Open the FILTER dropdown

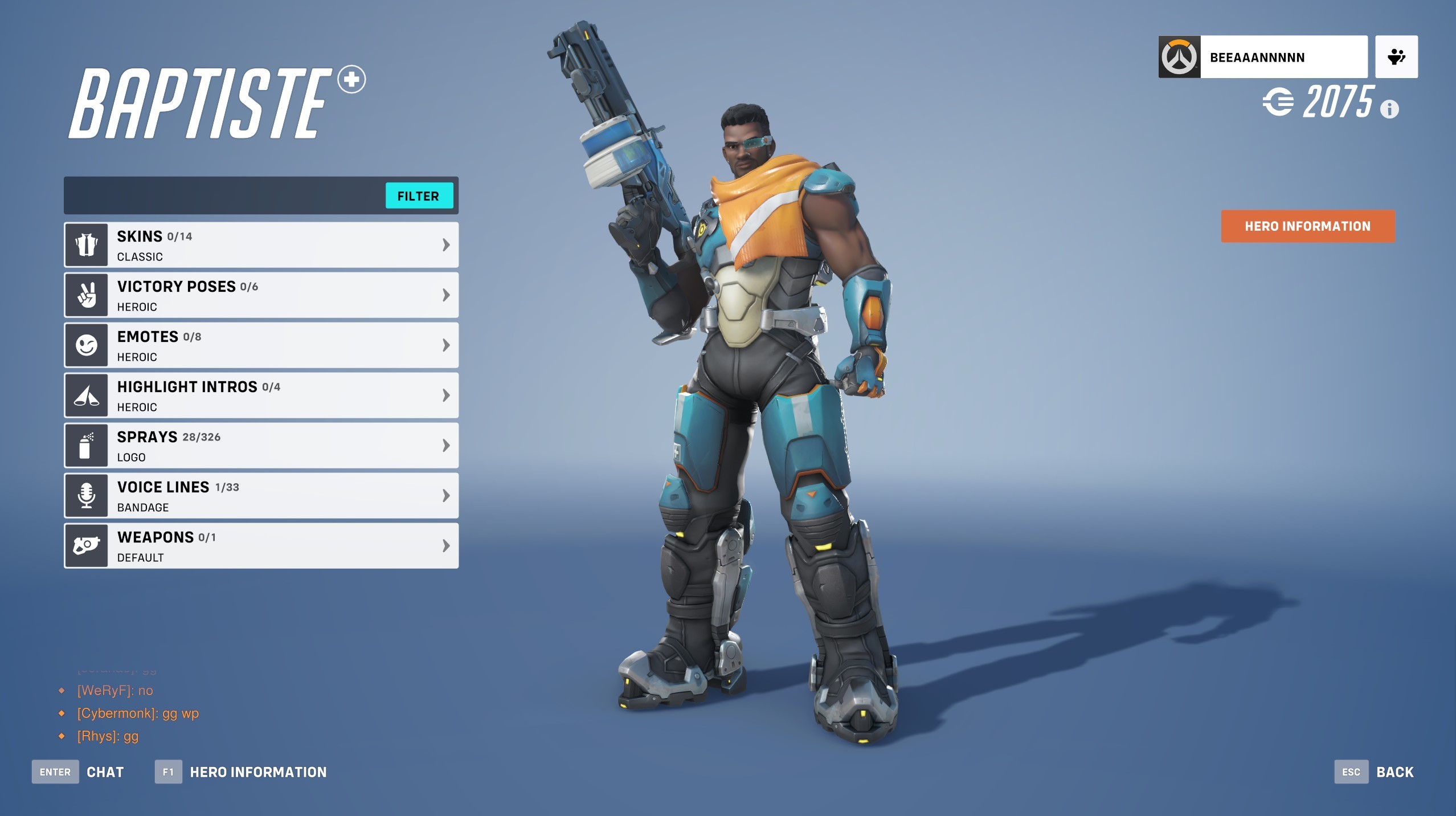tap(419, 196)
